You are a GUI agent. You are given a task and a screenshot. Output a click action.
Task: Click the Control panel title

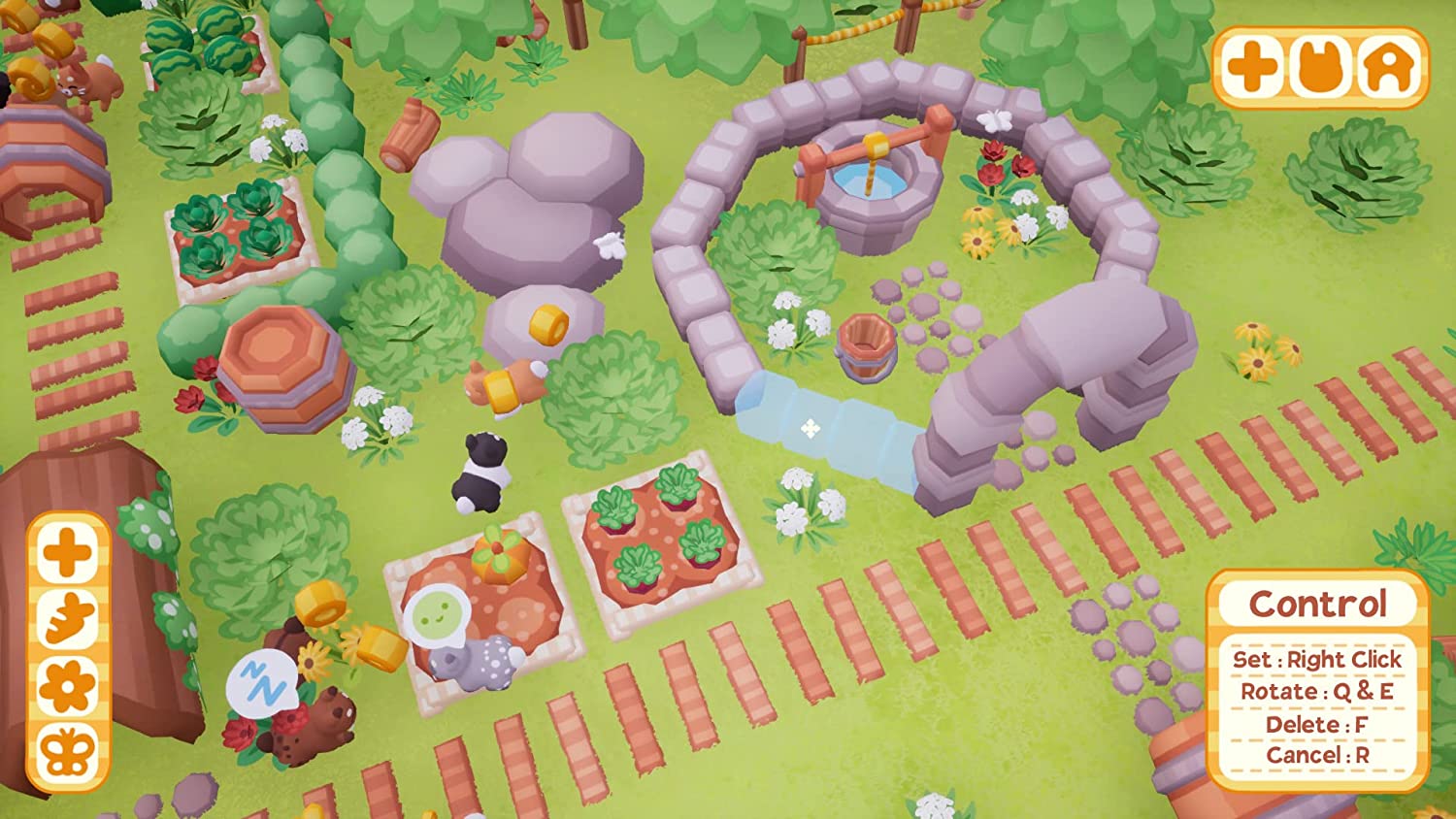click(1317, 603)
